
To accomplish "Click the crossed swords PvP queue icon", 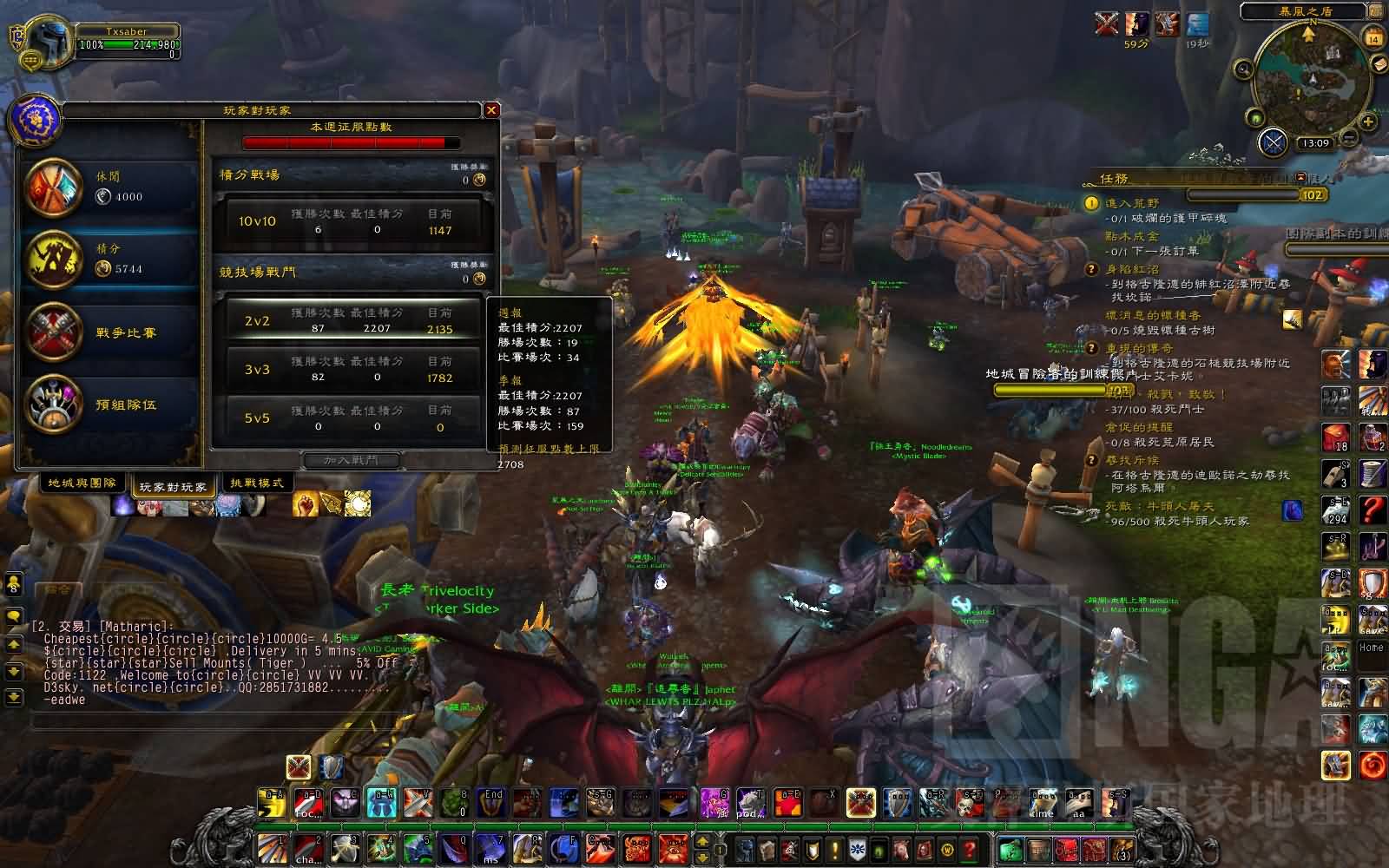I will 1273,142.
